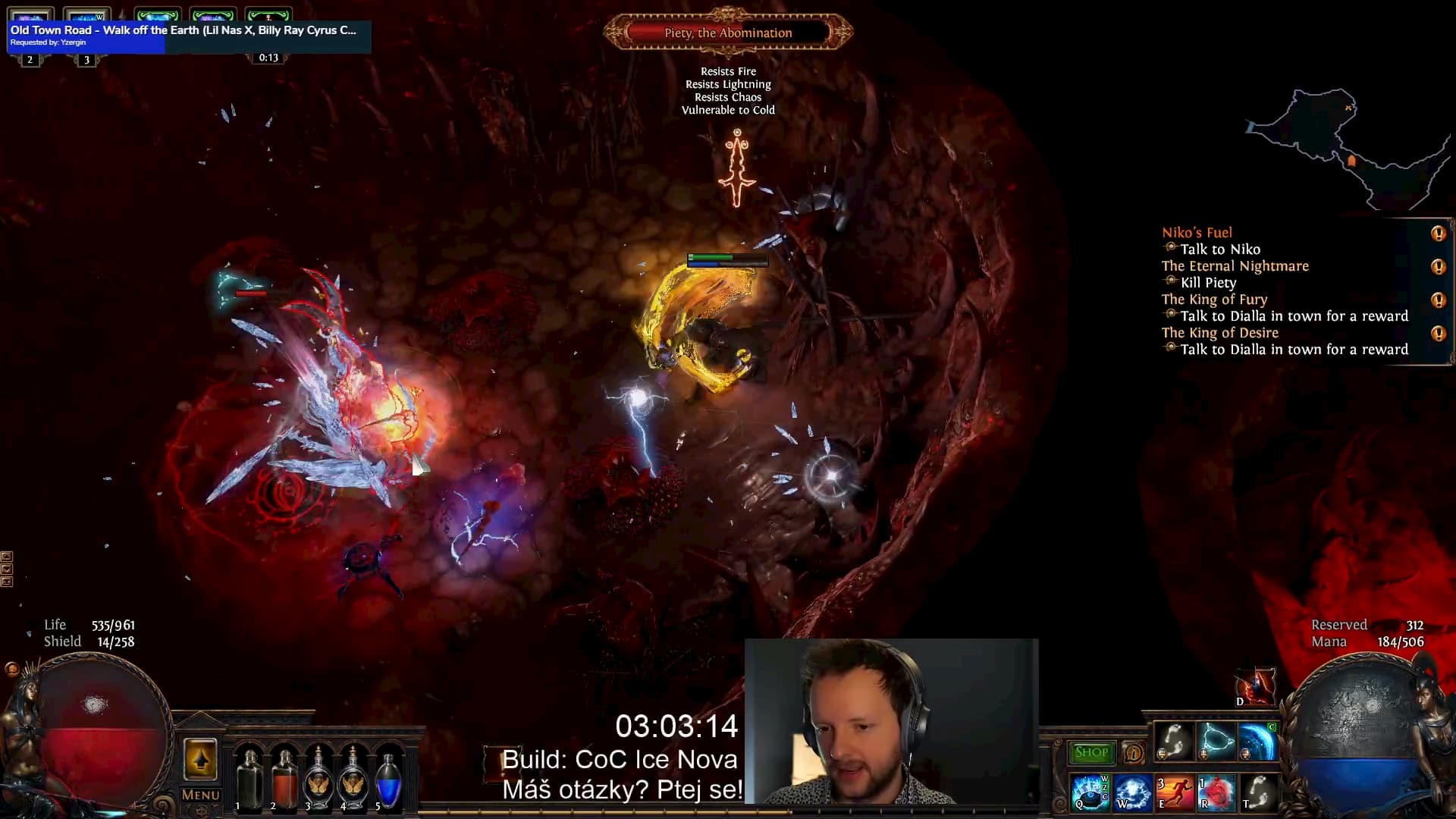Drink the blue mana flask in slot 5
The image size is (1456, 819).
(388, 780)
